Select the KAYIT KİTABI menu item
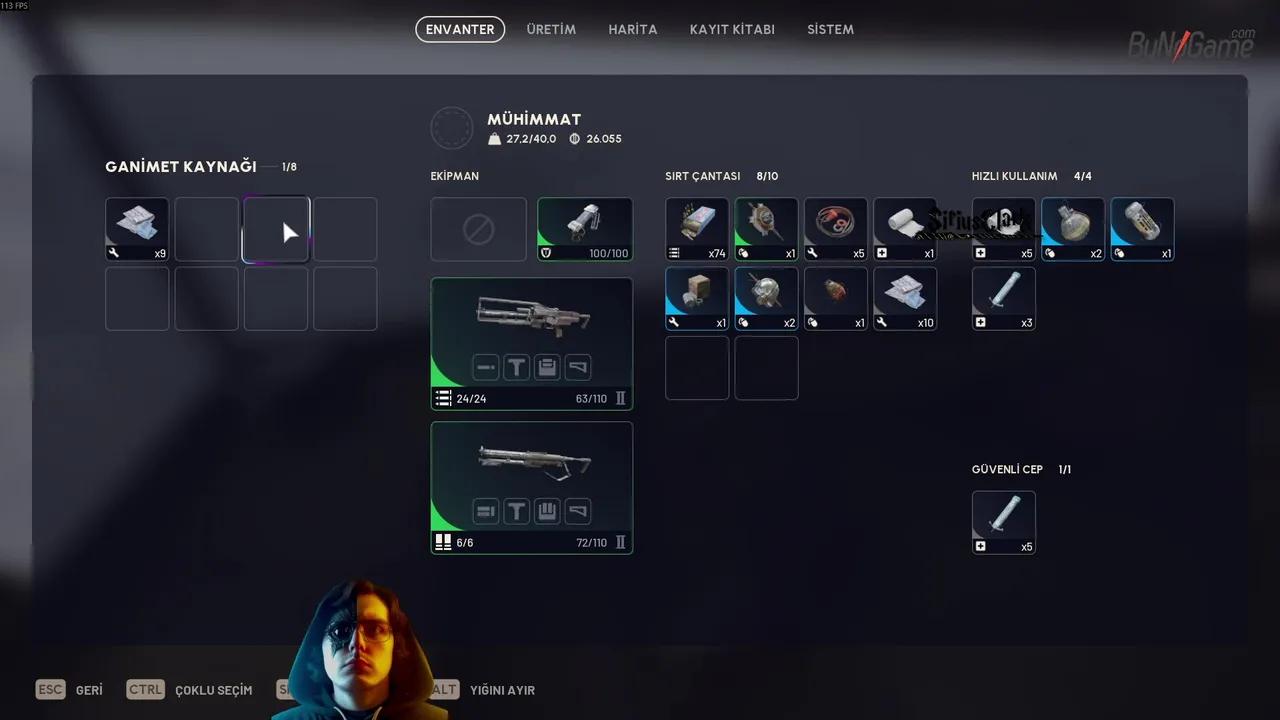The width and height of the screenshot is (1280, 720). coord(732,29)
